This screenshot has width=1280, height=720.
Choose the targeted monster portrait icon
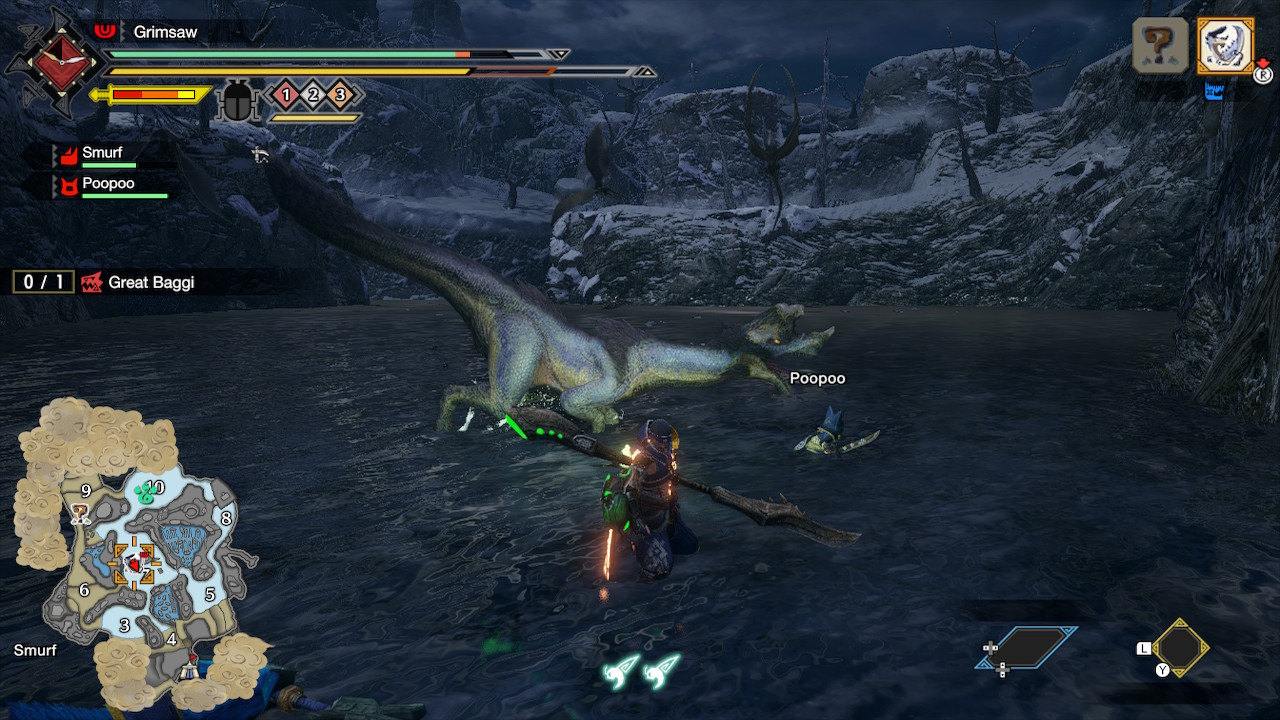[1225, 45]
